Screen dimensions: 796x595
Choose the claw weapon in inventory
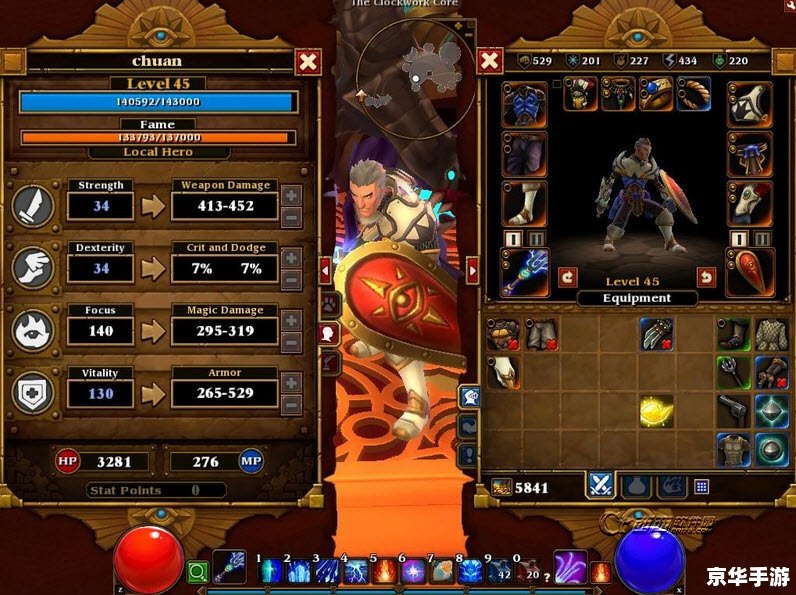(654, 335)
